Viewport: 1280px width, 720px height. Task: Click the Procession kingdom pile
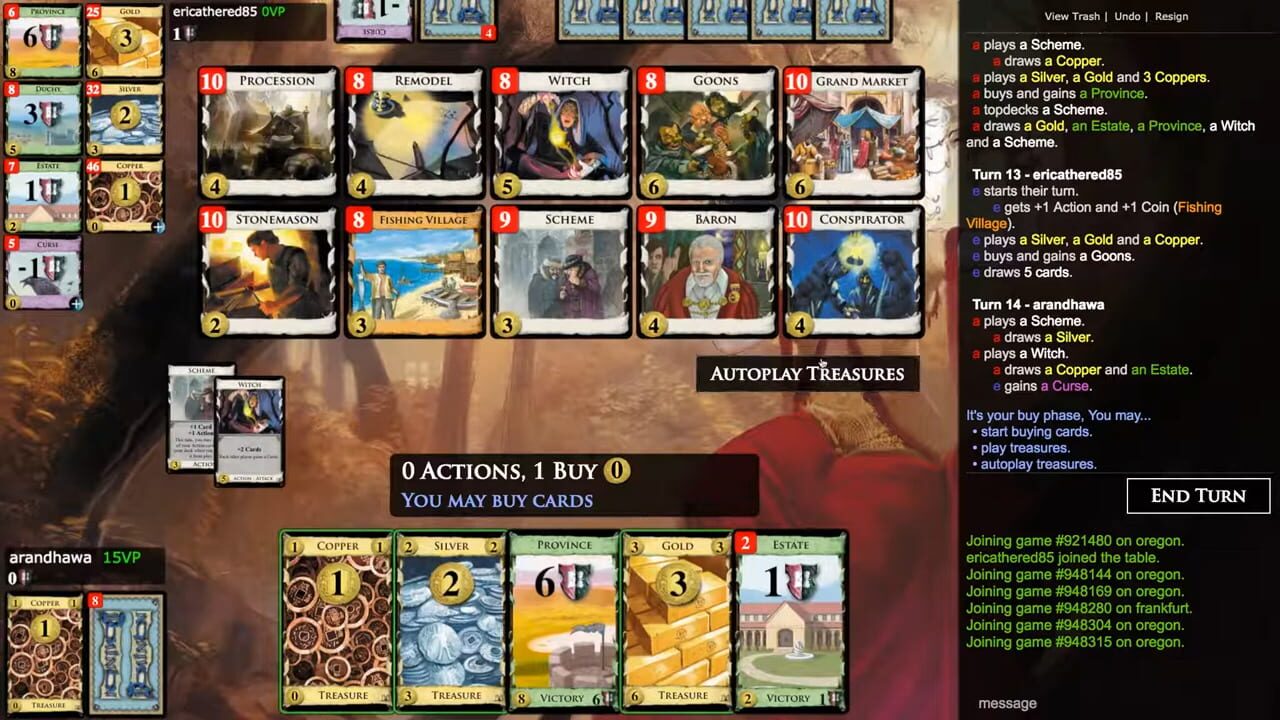pyautogui.click(x=268, y=130)
